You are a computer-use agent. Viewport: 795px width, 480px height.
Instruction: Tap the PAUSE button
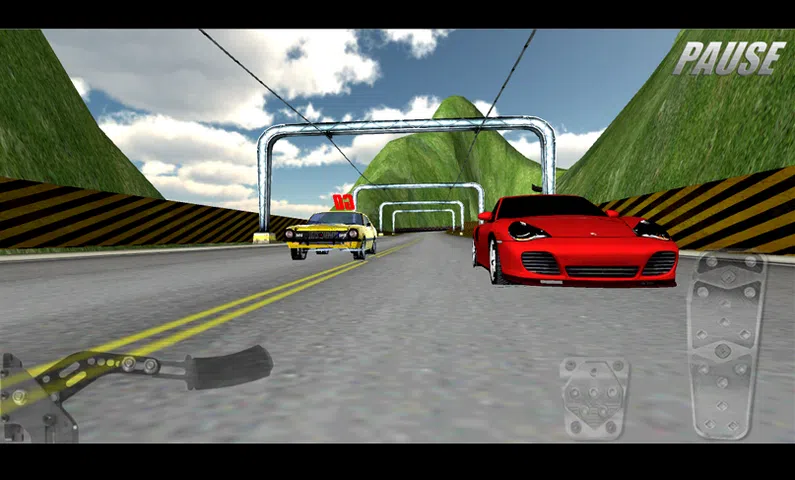pyautogui.click(x=729, y=58)
